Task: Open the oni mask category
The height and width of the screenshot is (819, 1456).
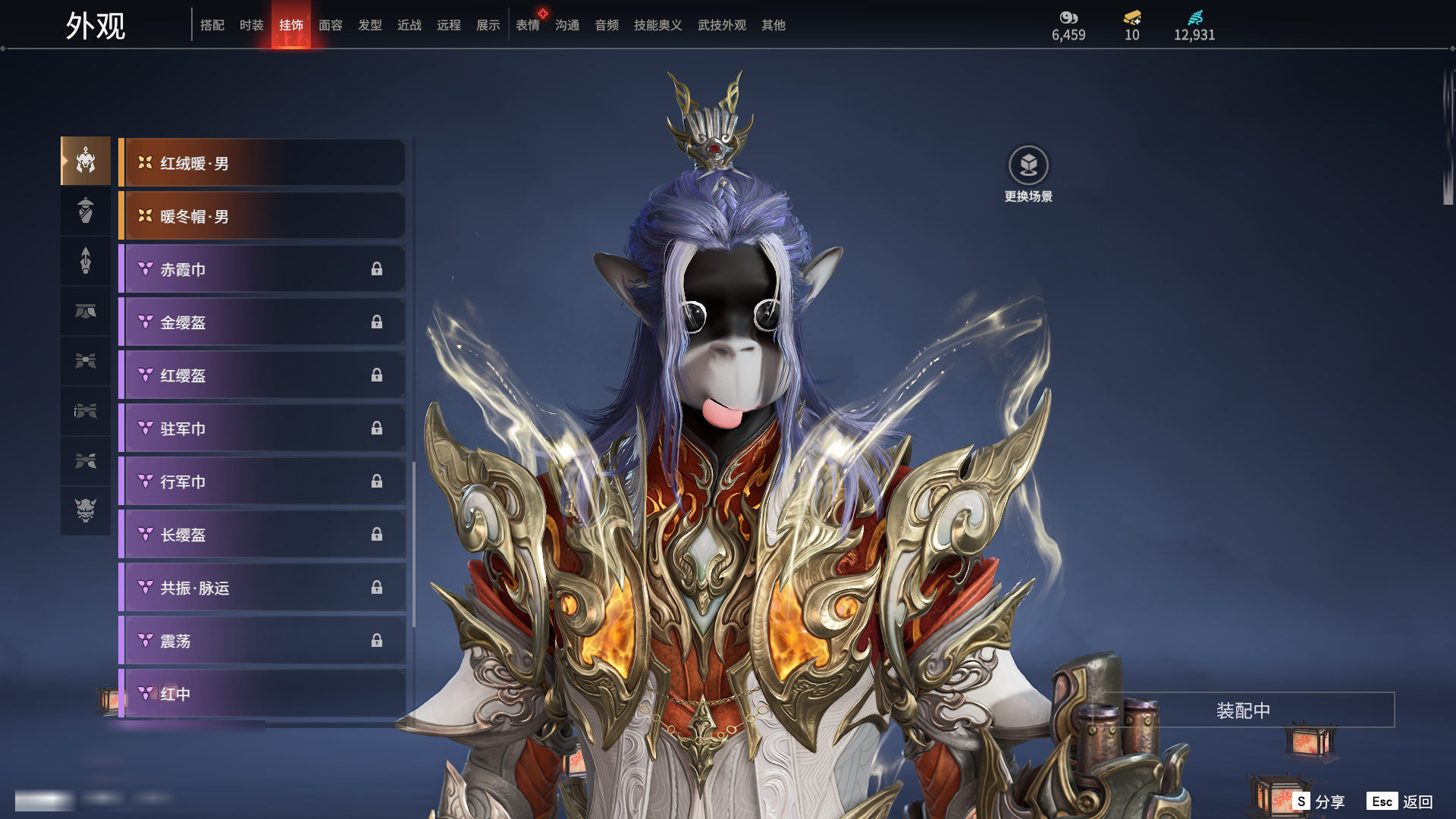Action: 86,510
